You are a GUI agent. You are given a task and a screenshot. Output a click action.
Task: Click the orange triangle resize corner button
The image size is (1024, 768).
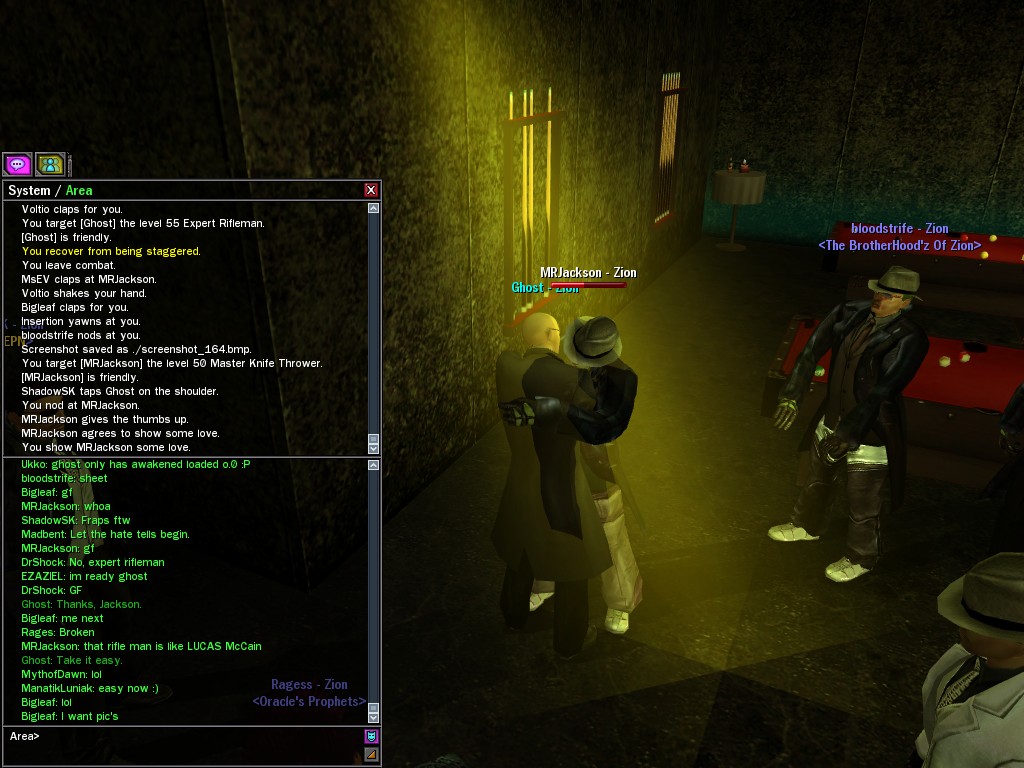[371, 754]
